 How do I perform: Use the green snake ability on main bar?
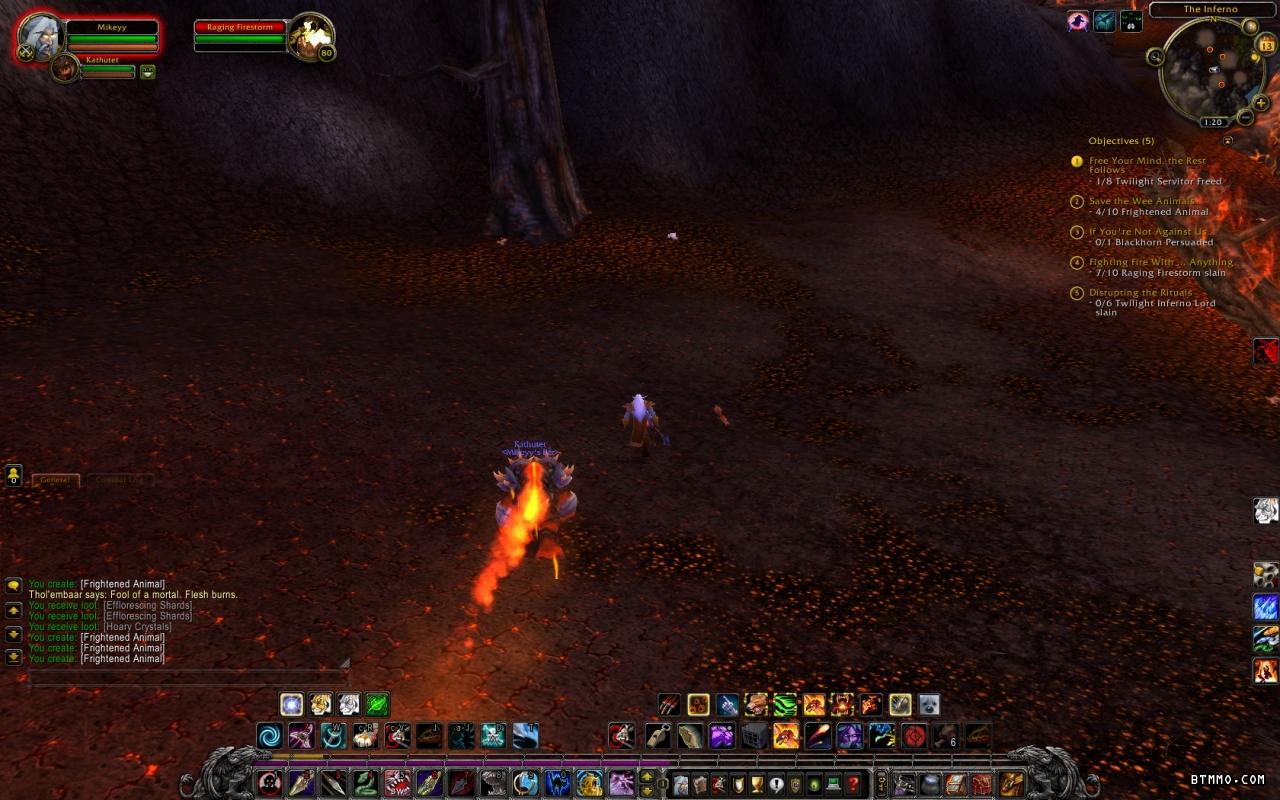pyautogui.click(x=366, y=783)
